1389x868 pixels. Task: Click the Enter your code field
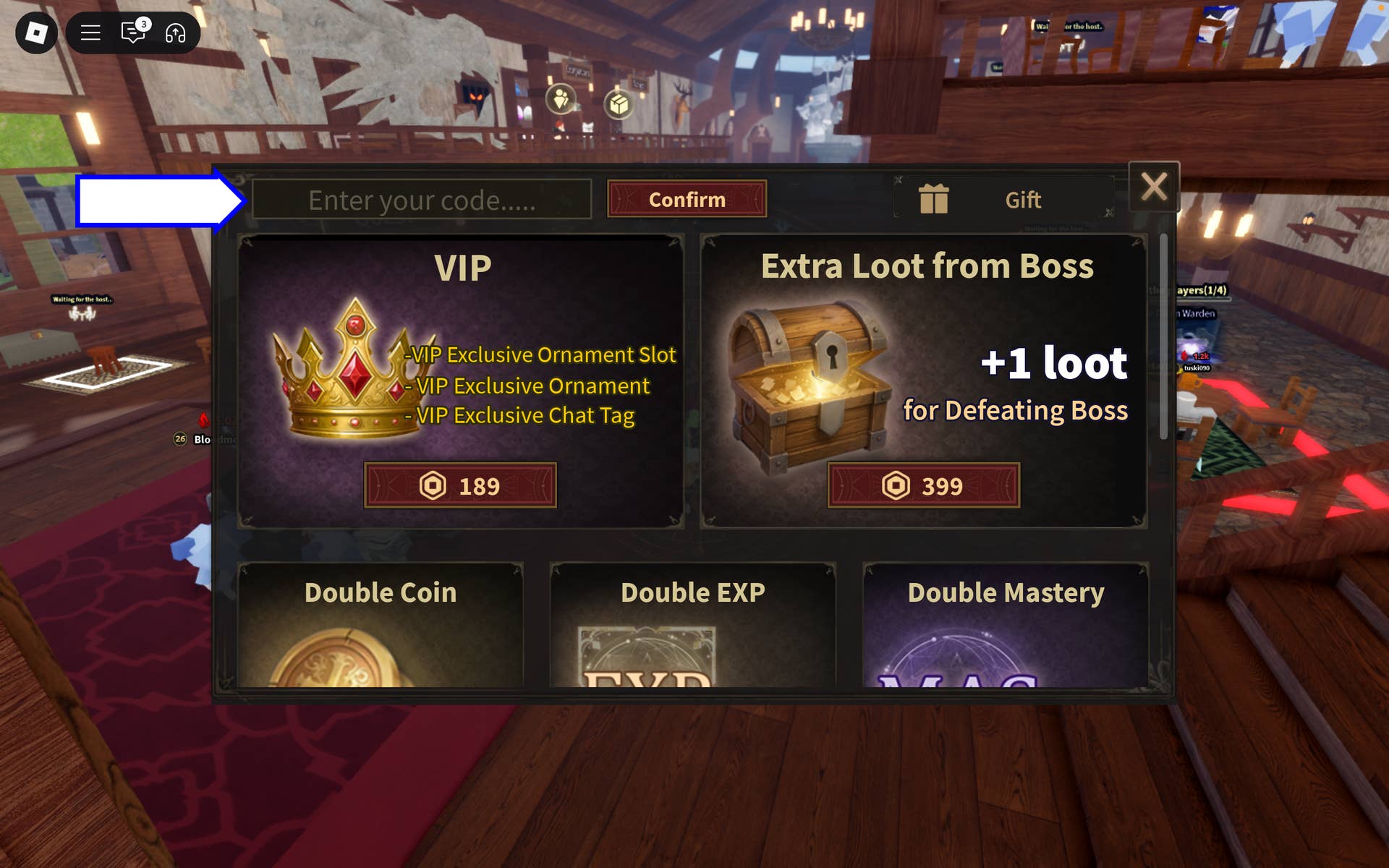(x=423, y=200)
